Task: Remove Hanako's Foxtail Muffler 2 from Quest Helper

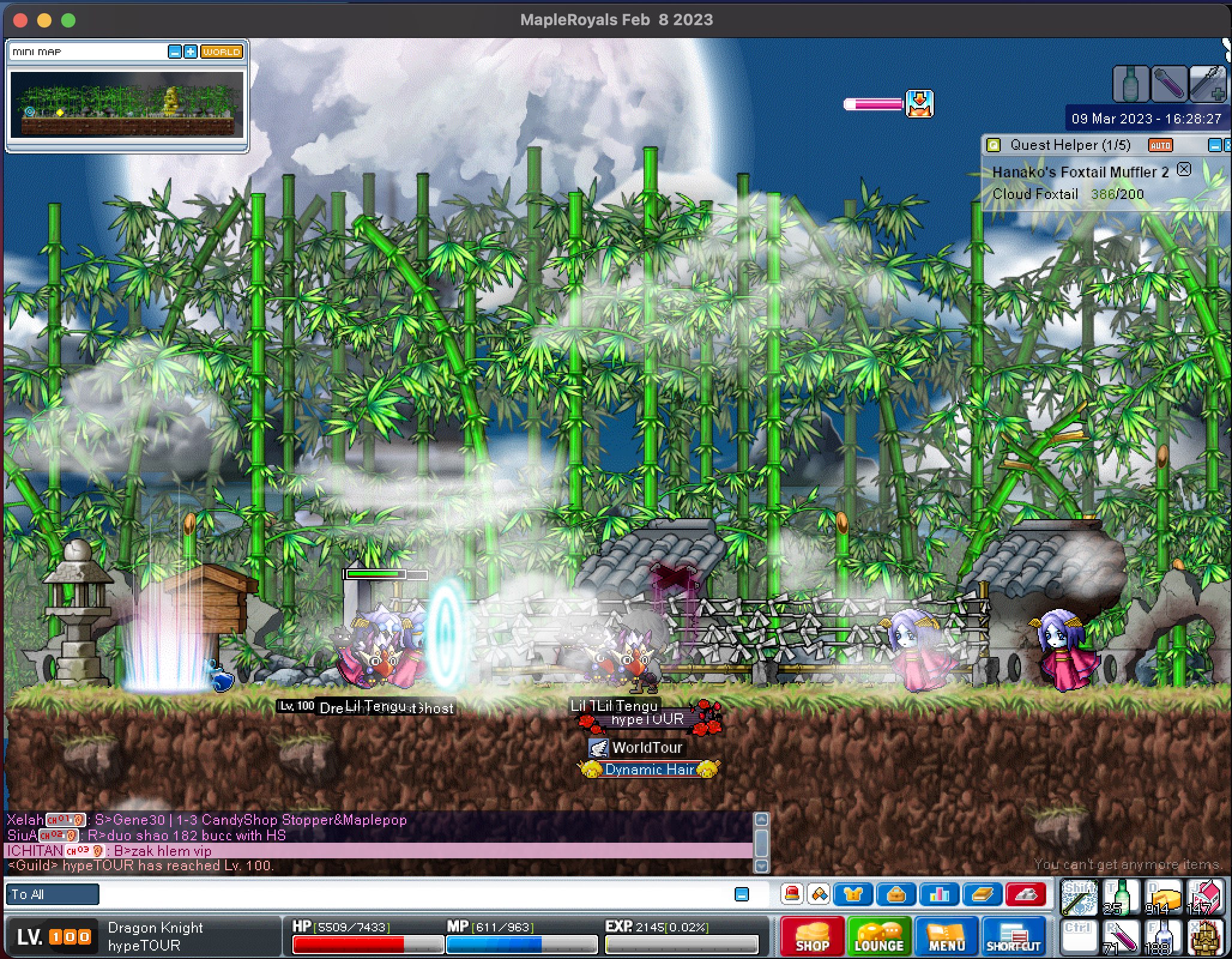Action: [1183, 170]
